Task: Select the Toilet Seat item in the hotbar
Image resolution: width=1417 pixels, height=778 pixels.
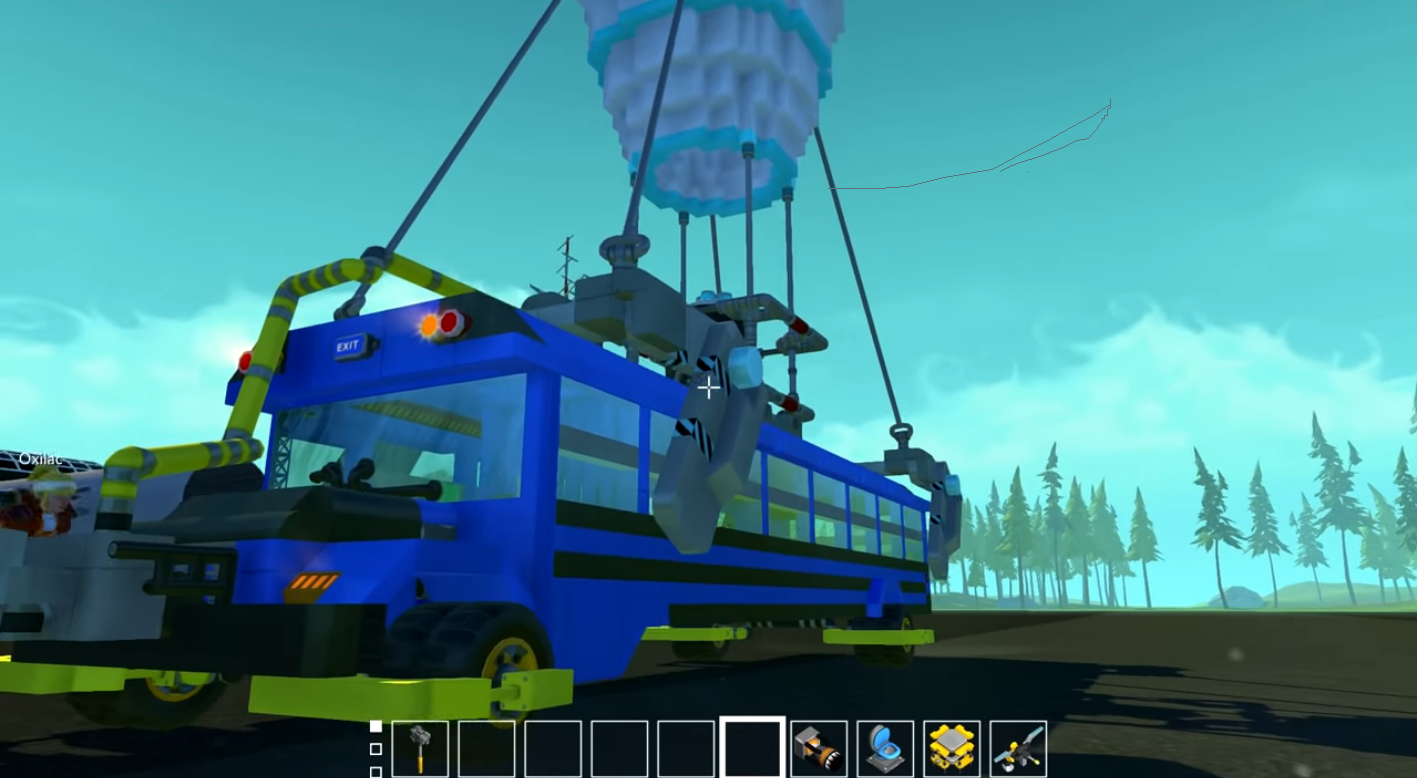Action: point(886,748)
